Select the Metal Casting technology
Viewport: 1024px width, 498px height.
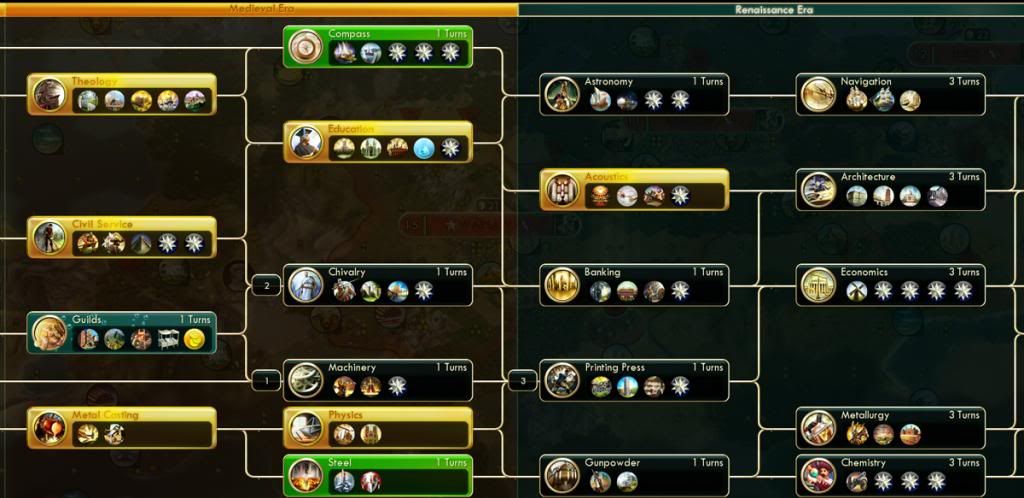tap(121, 427)
